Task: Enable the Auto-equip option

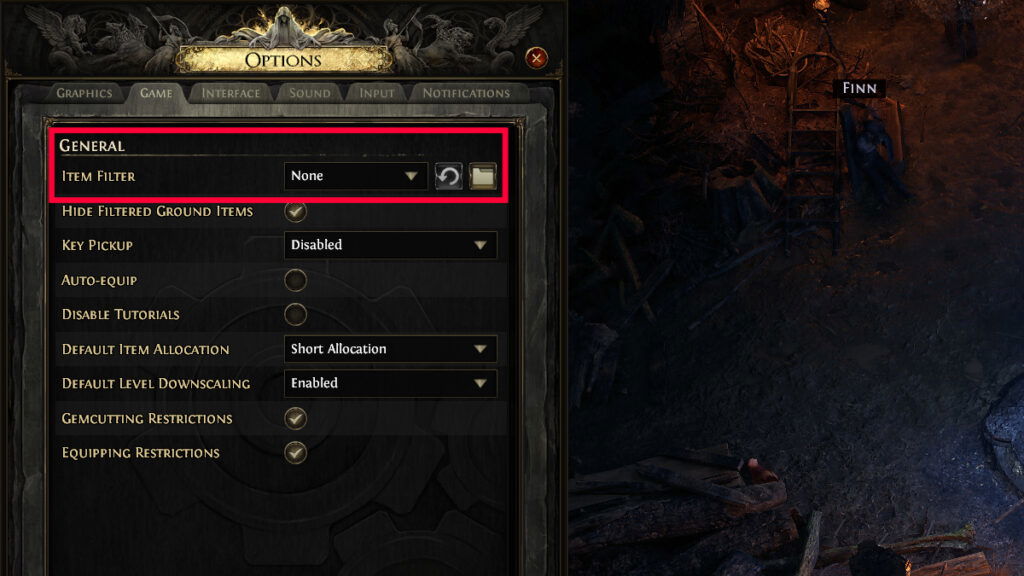Action: pos(295,280)
